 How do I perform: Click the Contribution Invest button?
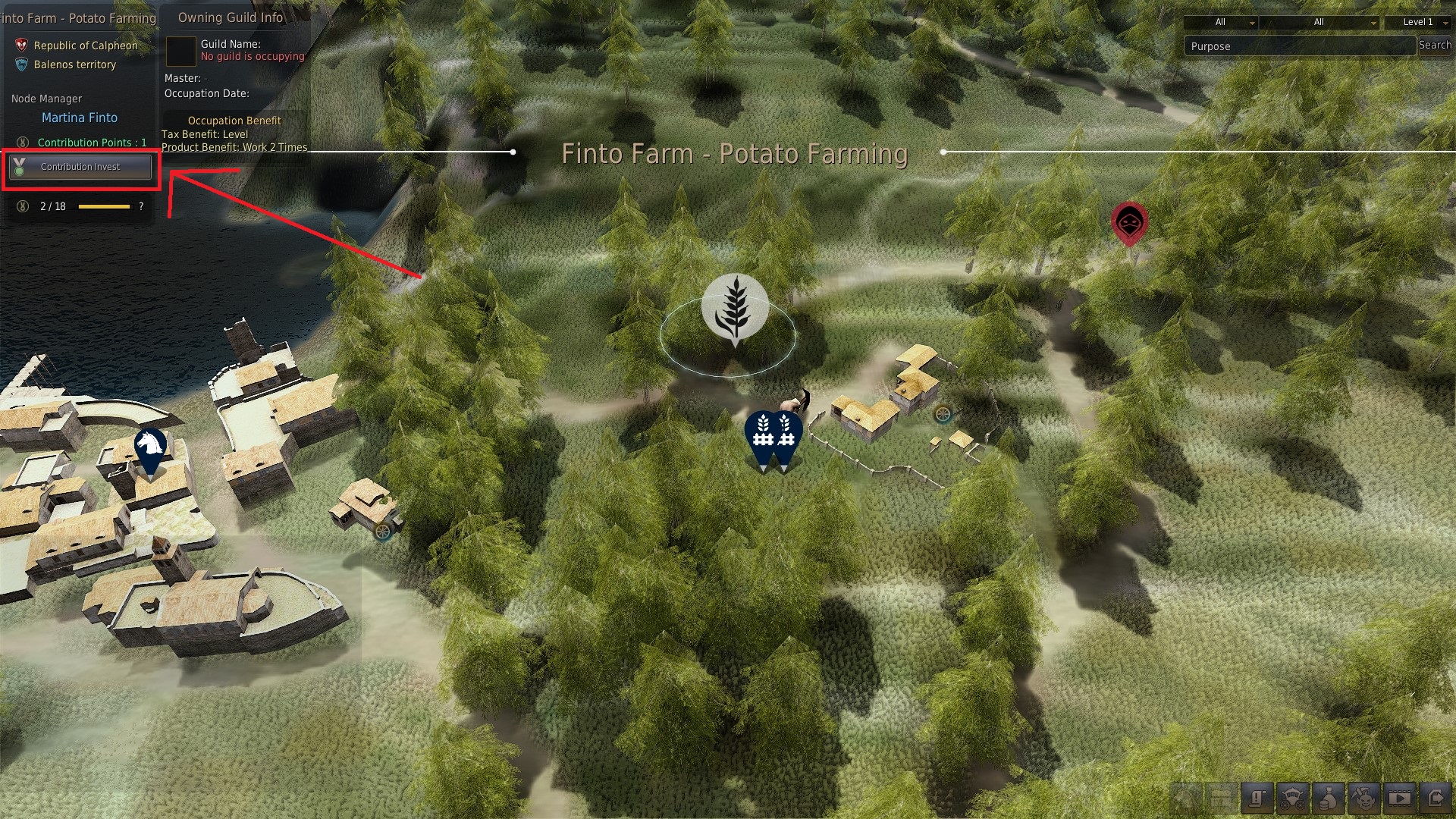click(80, 167)
